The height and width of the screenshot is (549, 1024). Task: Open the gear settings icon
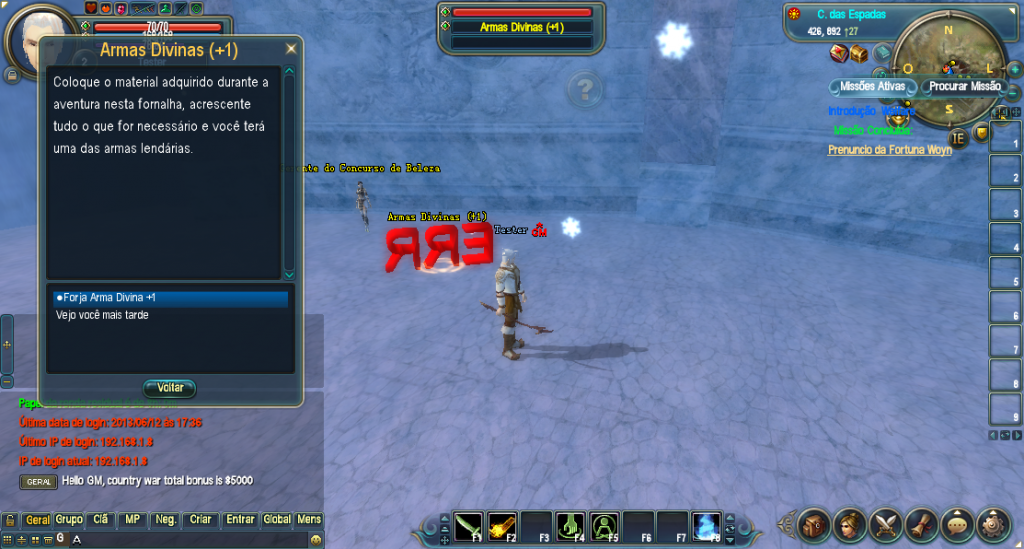pyautogui.click(x=993, y=523)
